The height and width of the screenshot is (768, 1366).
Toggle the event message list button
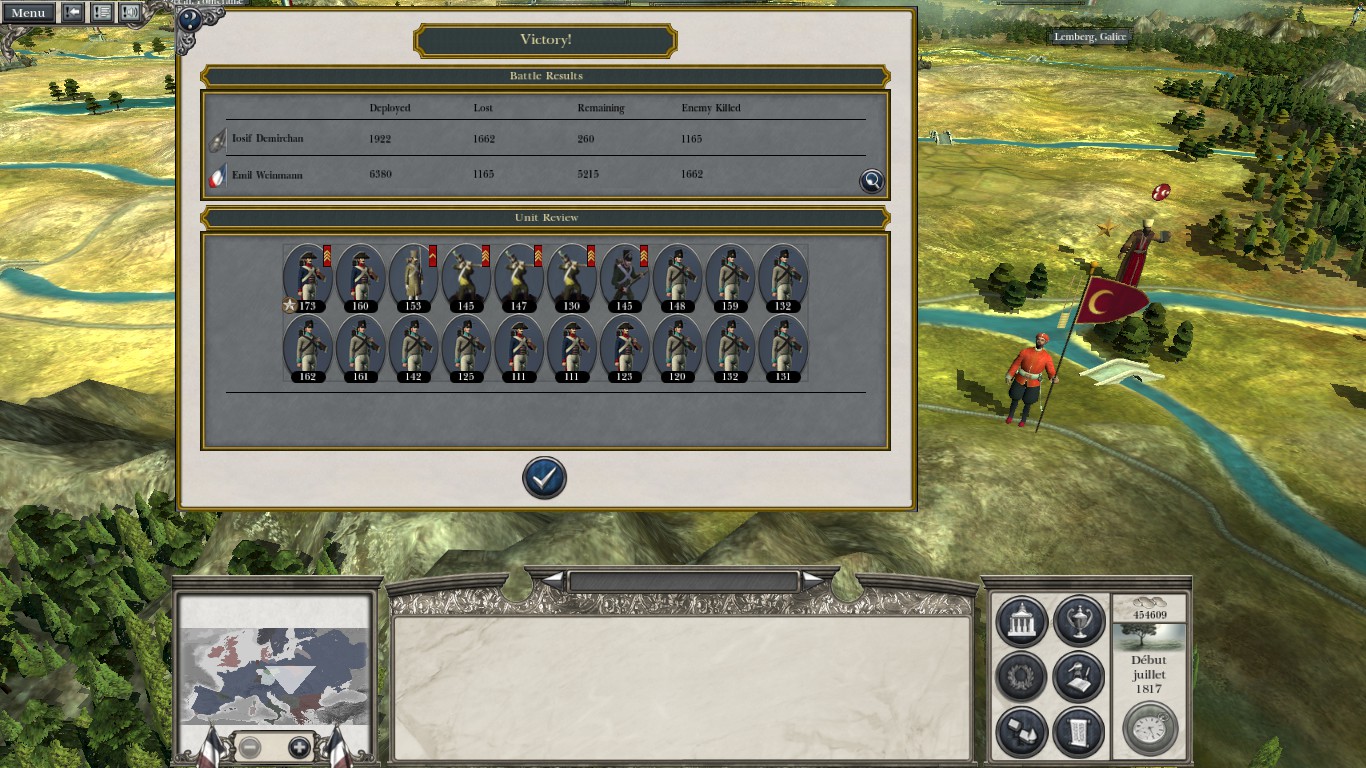(x=101, y=13)
